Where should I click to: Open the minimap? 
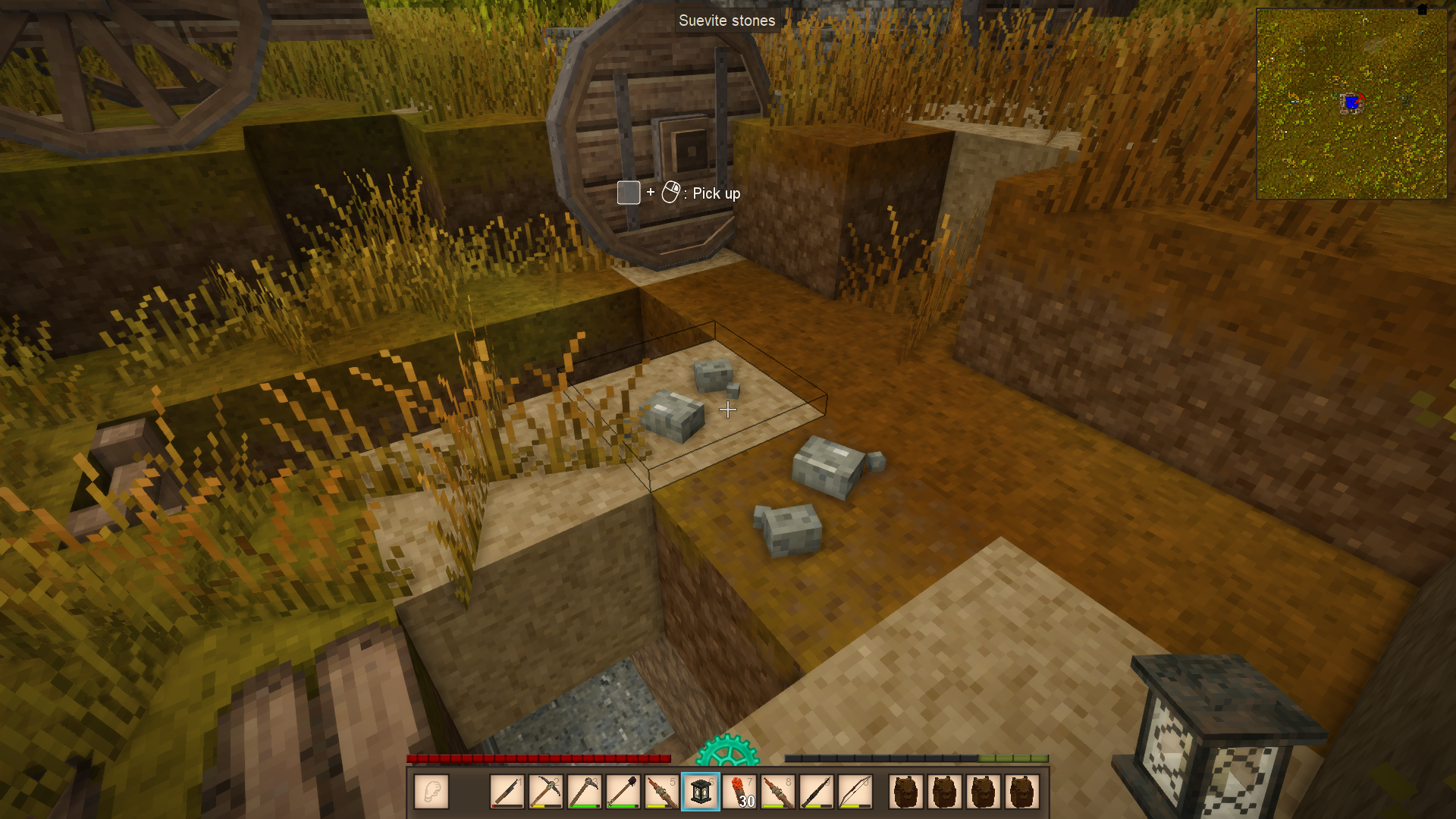tap(1351, 104)
